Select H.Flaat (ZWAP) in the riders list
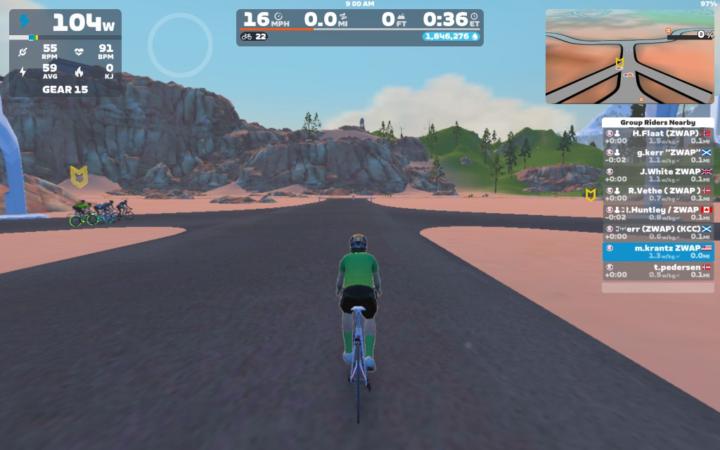Screen dimensions: 720x450 point(657,136)
